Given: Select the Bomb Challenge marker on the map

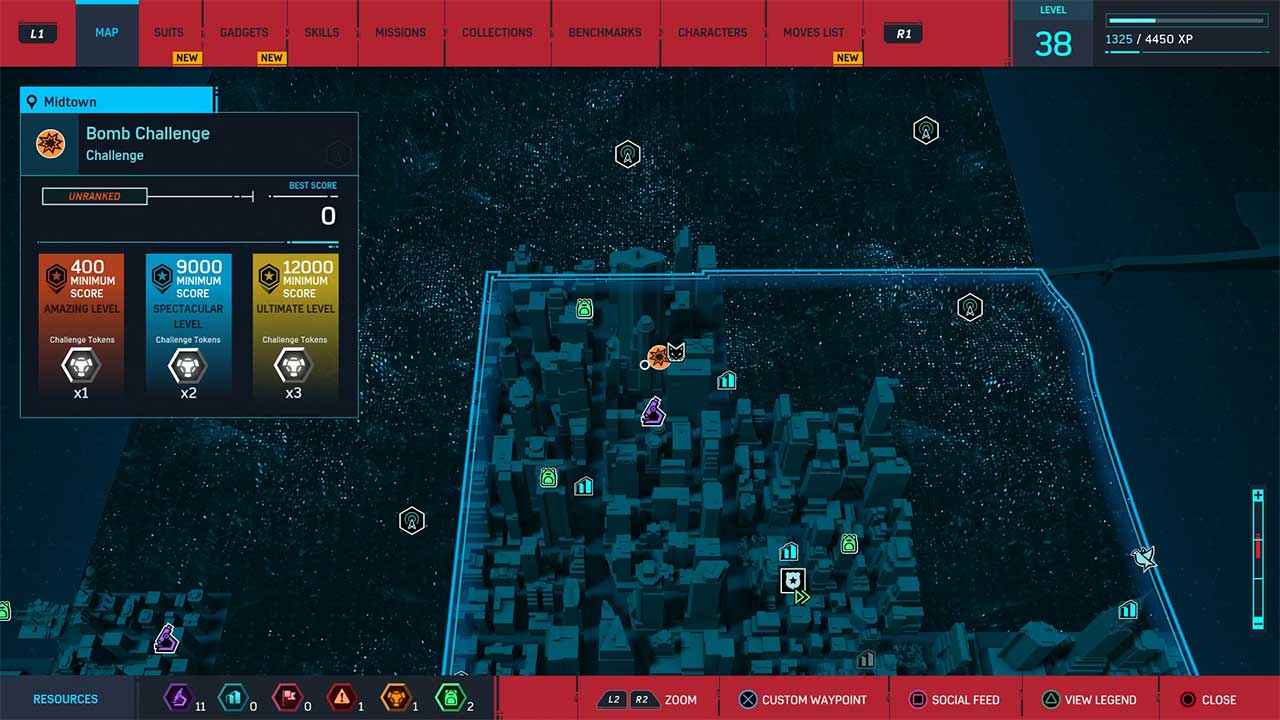Looking at the screenshot, I should 660,359.
